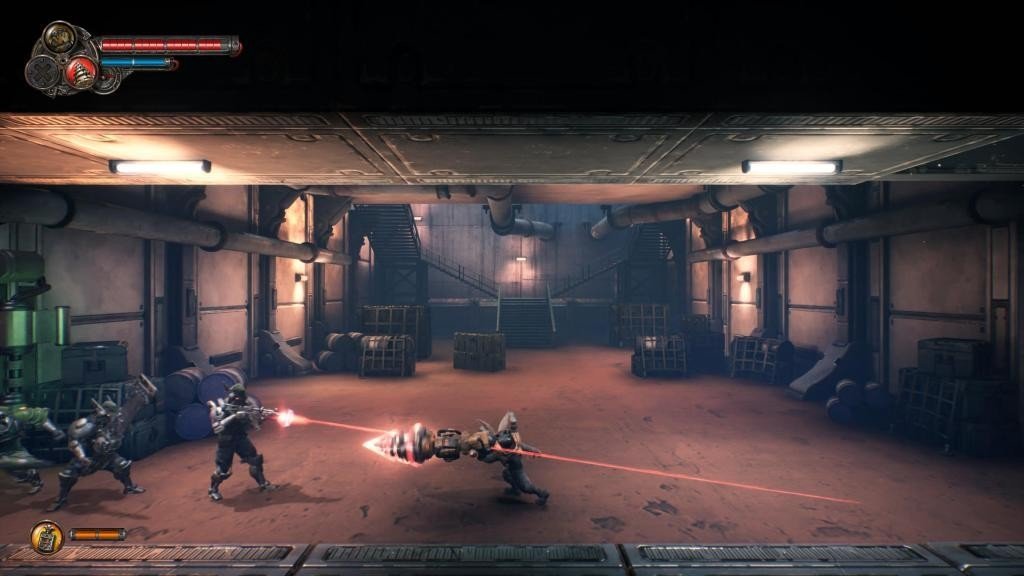Select the red drill weapon icon
Viewport: 1024px width, 576px height.
80,71
